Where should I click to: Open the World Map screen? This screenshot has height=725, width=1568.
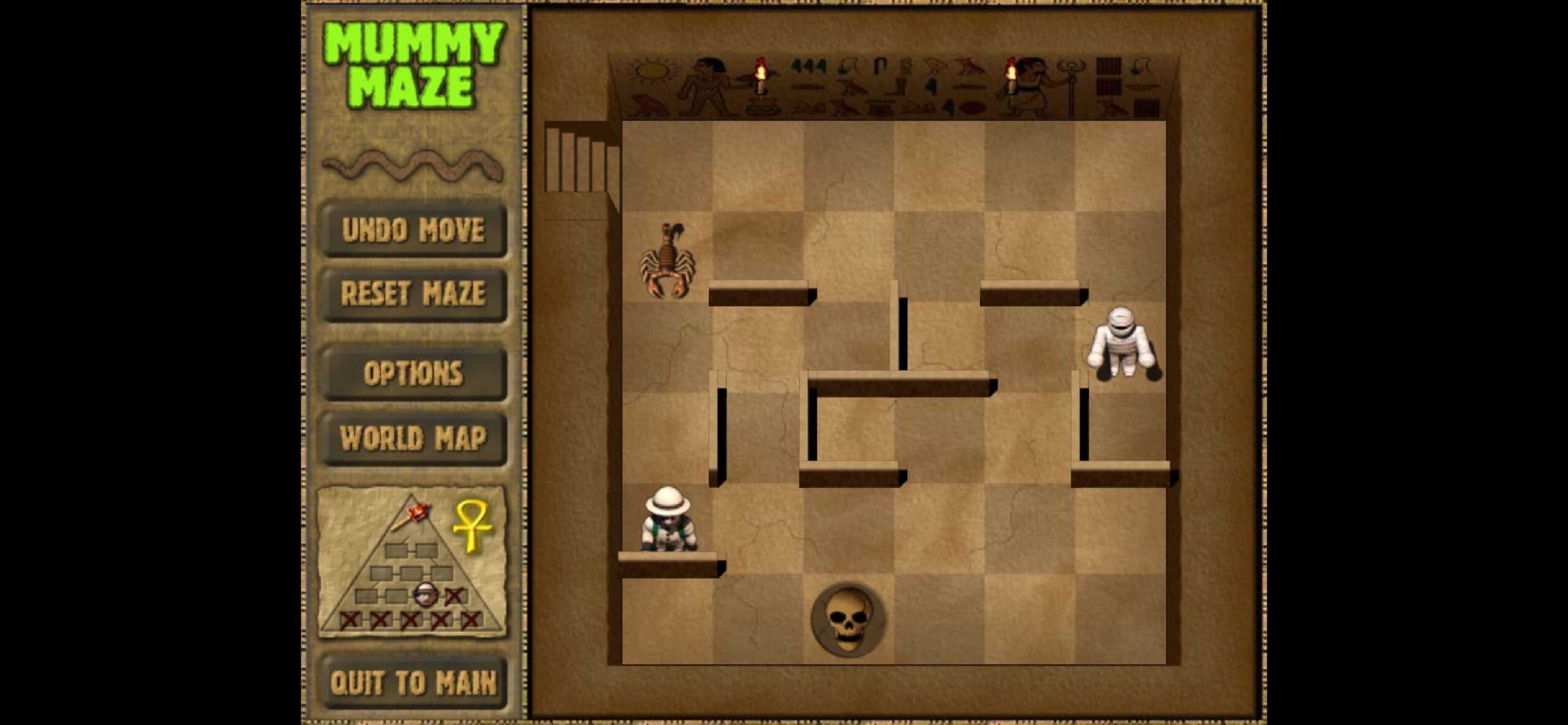click(x=413, y=438)
